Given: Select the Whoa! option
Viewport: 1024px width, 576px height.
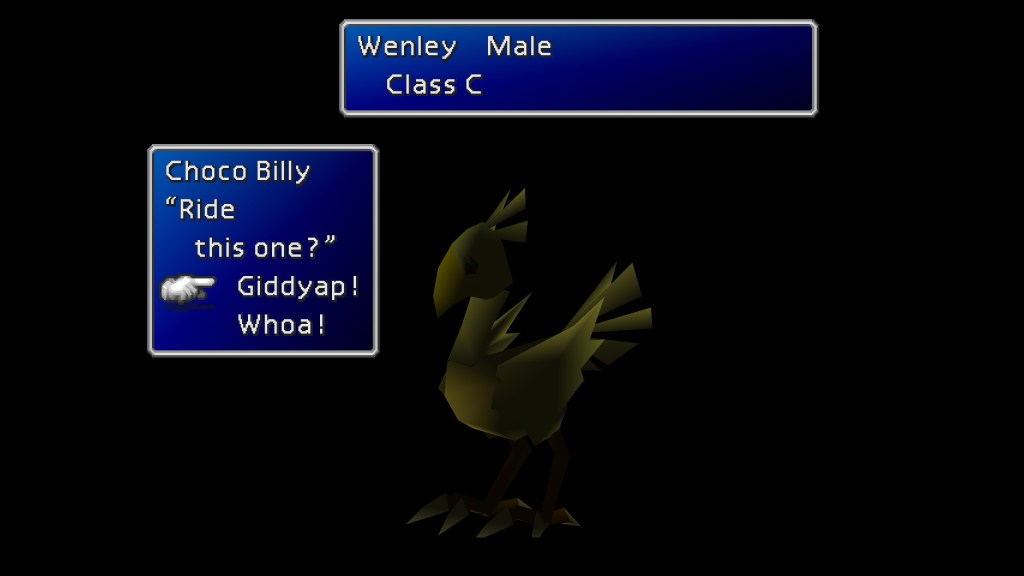Looking at the screenshot, I should pyautogui.click(x=281, y=325).
